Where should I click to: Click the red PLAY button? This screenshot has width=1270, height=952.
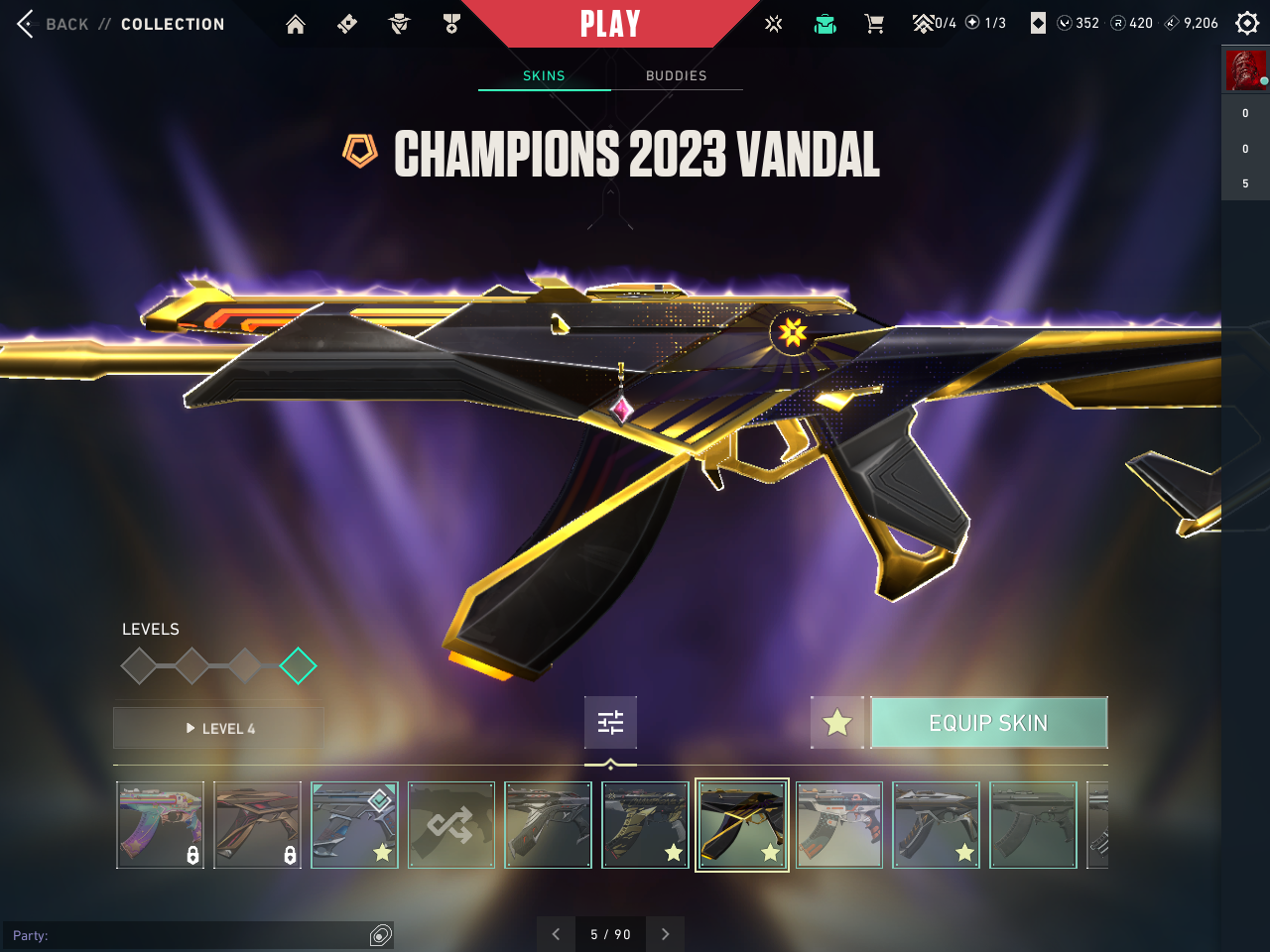(x=609, y=24)
